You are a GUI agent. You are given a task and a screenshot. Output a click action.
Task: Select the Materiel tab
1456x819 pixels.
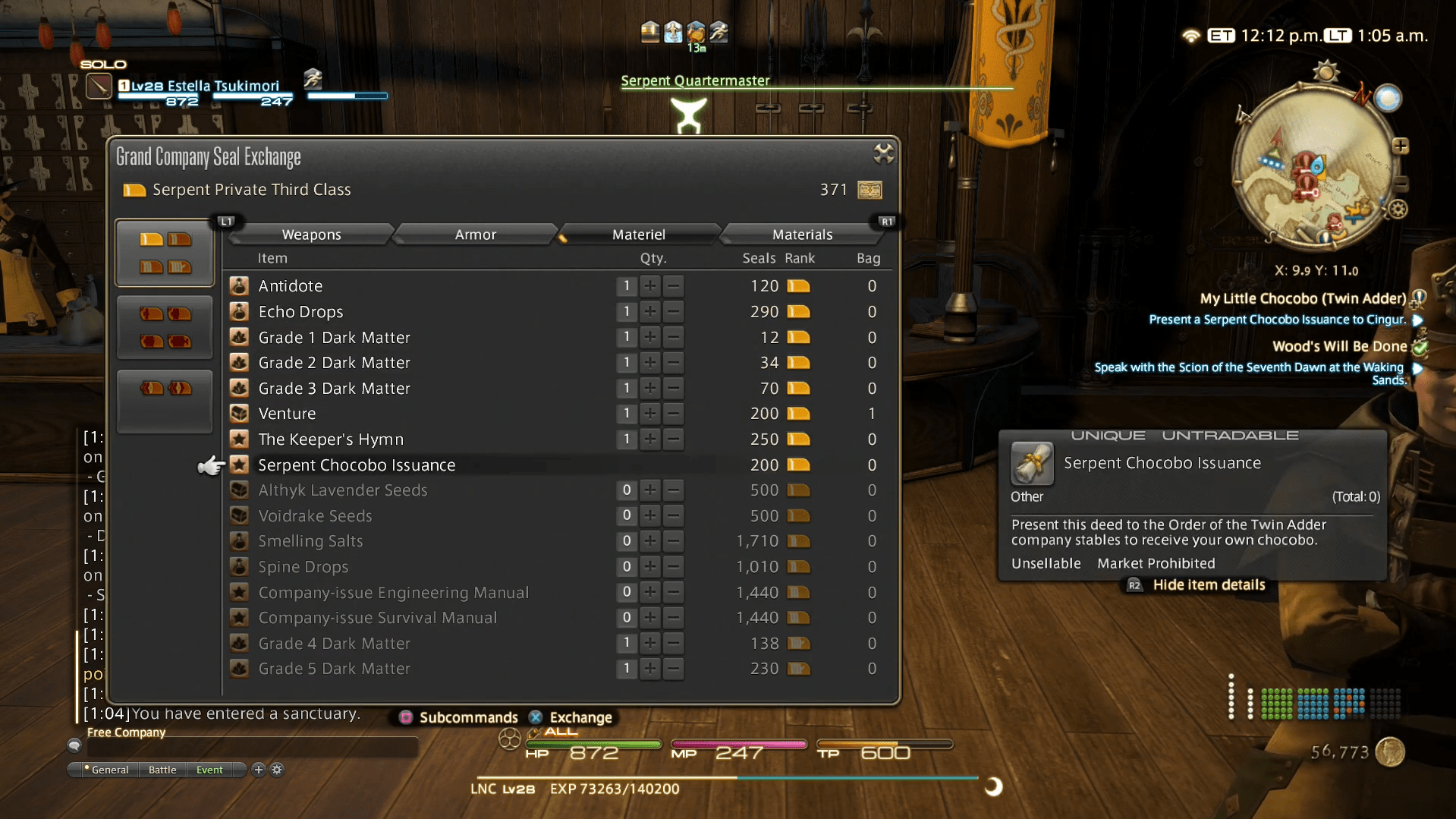[x=638, y=235]
